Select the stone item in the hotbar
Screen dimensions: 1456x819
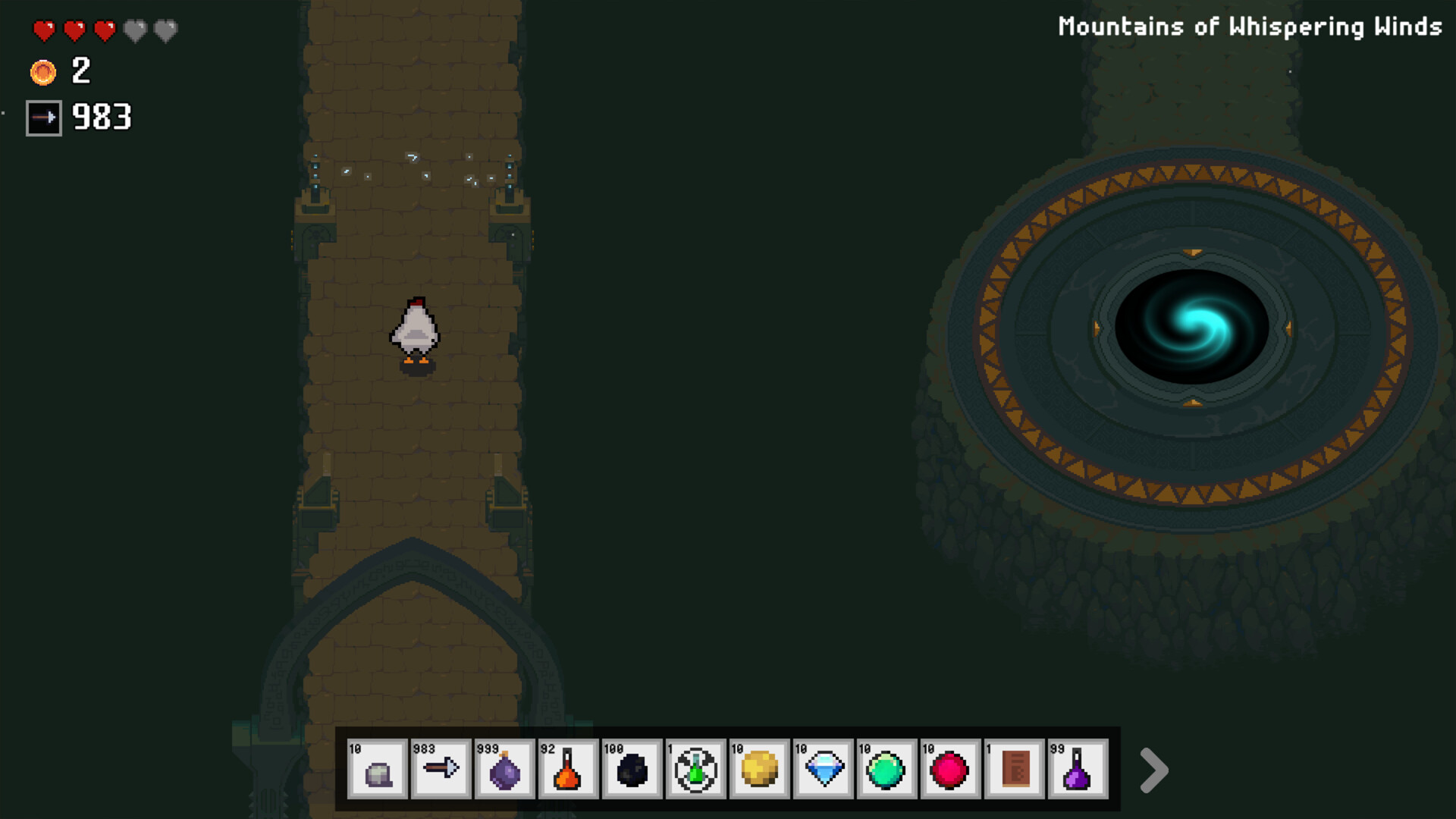pyautogui.click(x=377, y=770)
